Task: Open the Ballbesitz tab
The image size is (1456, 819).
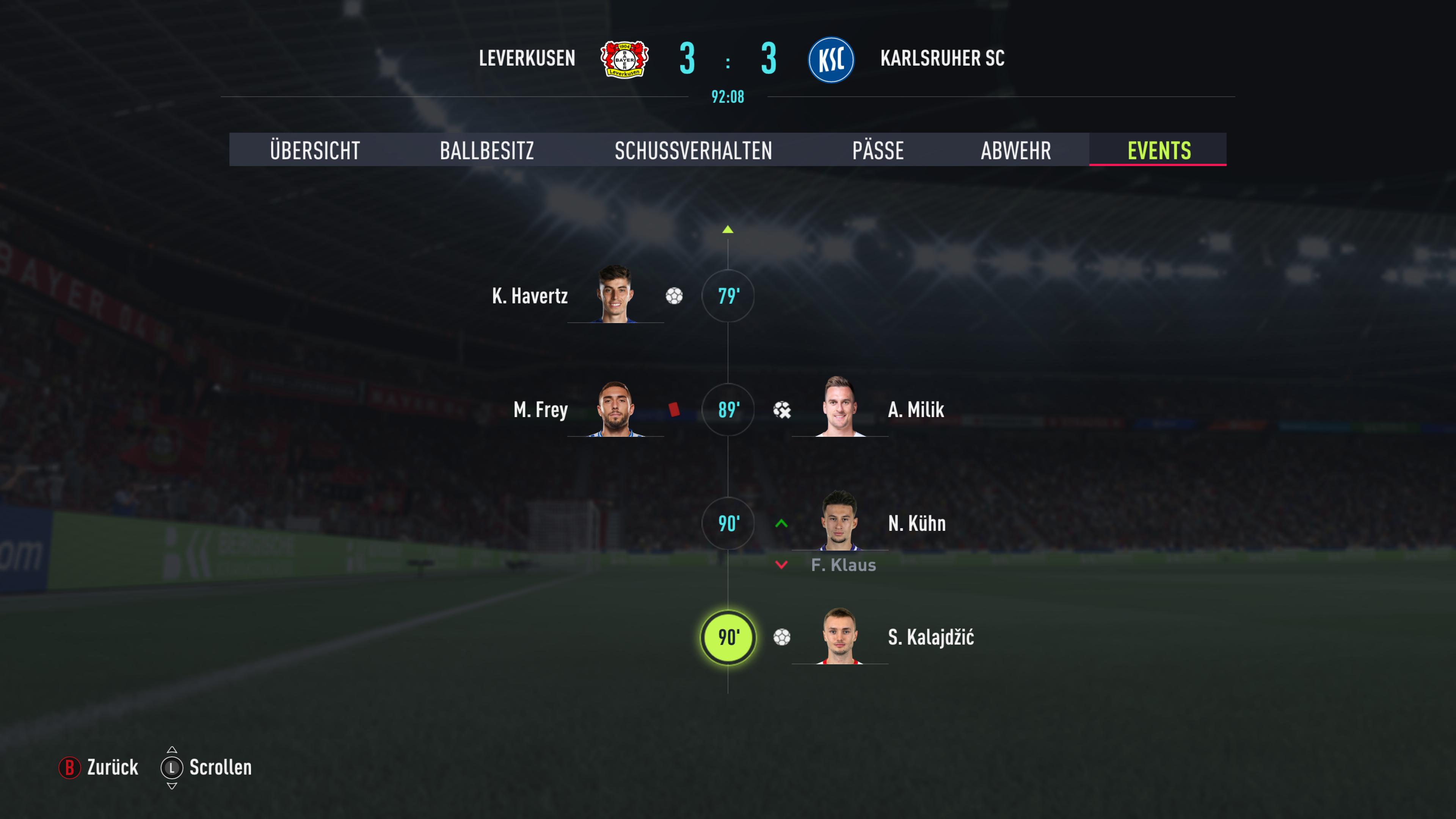Action: [x=486, y=151]
